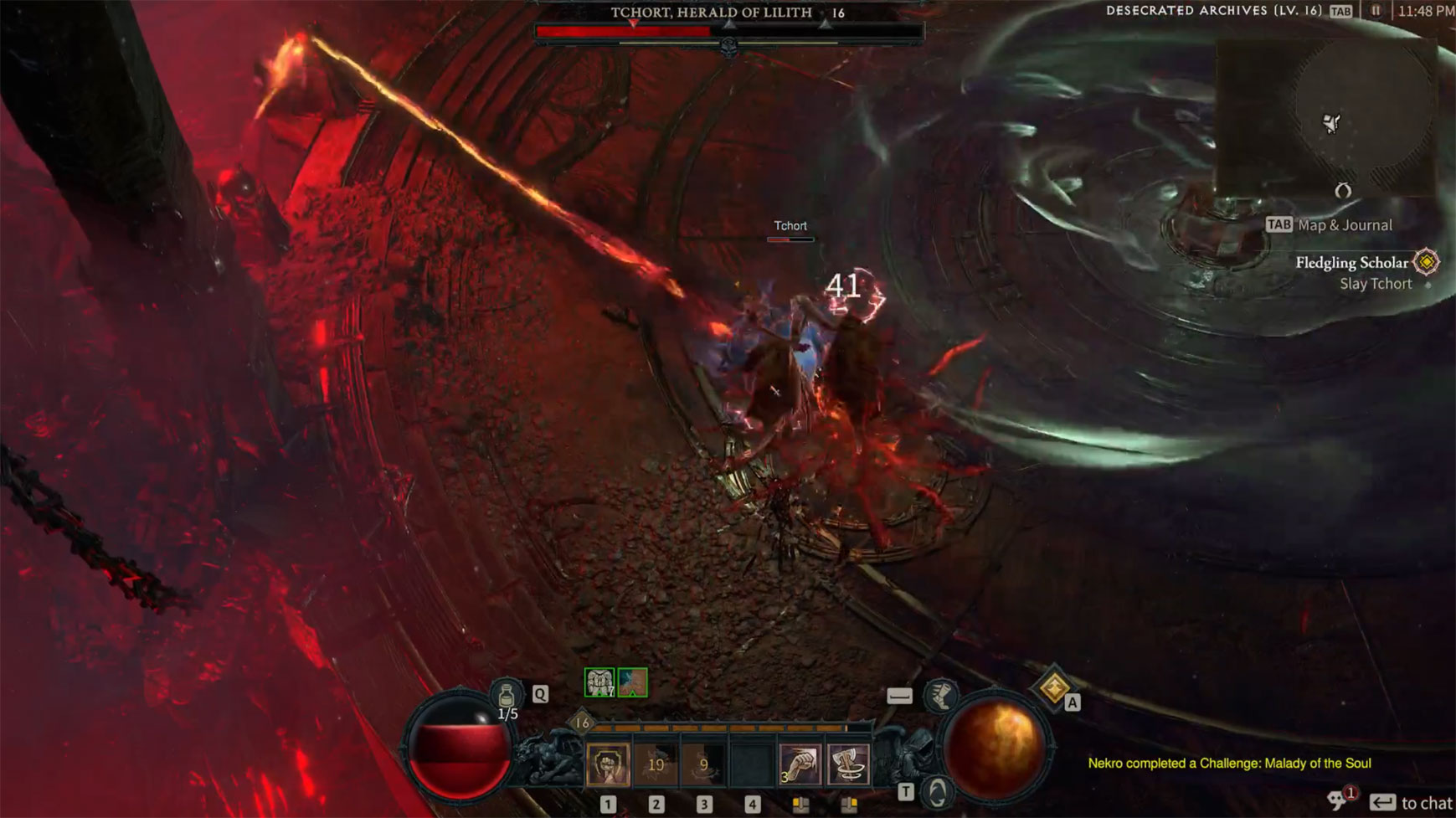Pause the game via the pause icon
This screenshot has width=1456, height=818.
click(1376, 10)
